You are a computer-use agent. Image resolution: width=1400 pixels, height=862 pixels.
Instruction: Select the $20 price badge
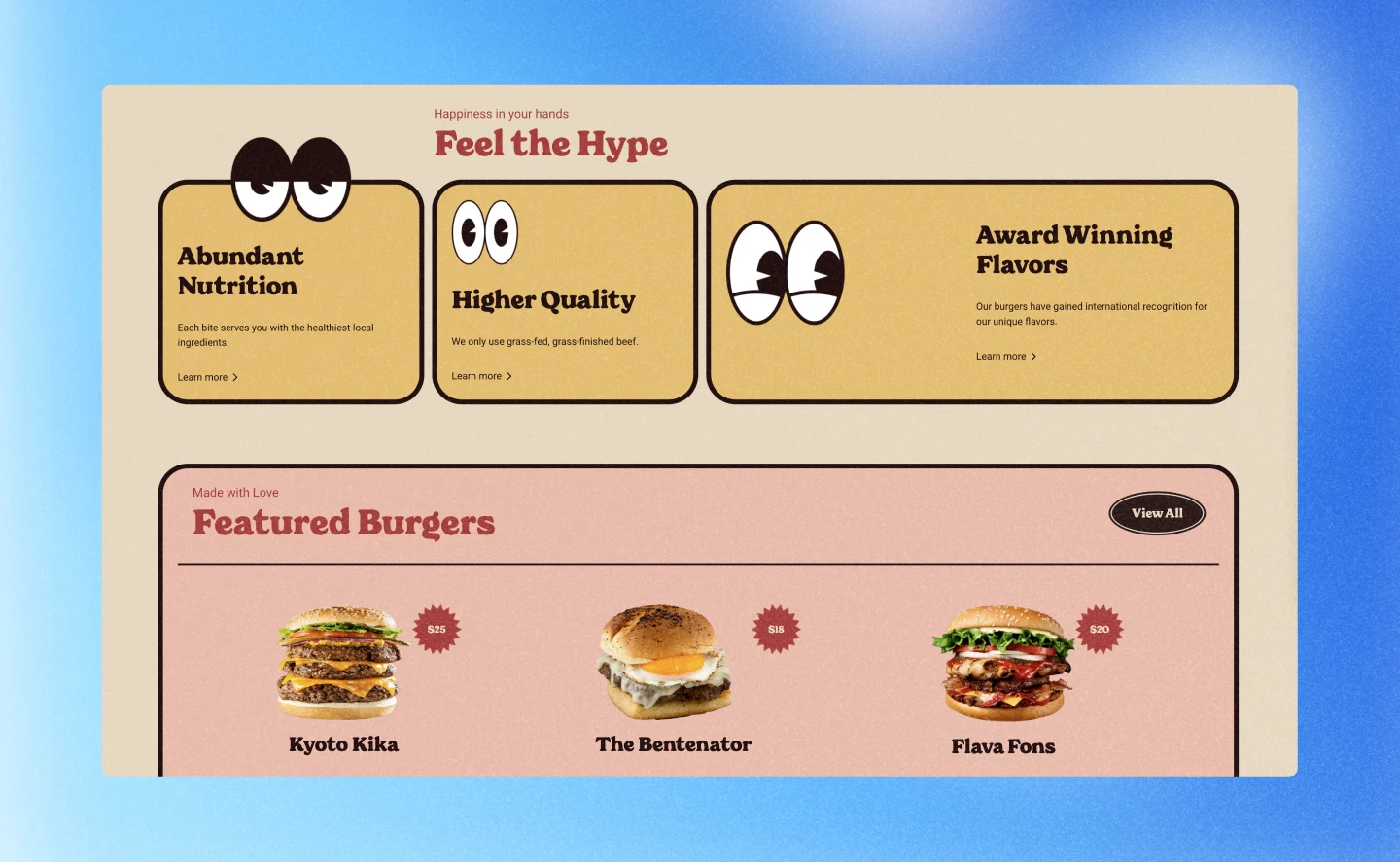tap(1100, 628)
